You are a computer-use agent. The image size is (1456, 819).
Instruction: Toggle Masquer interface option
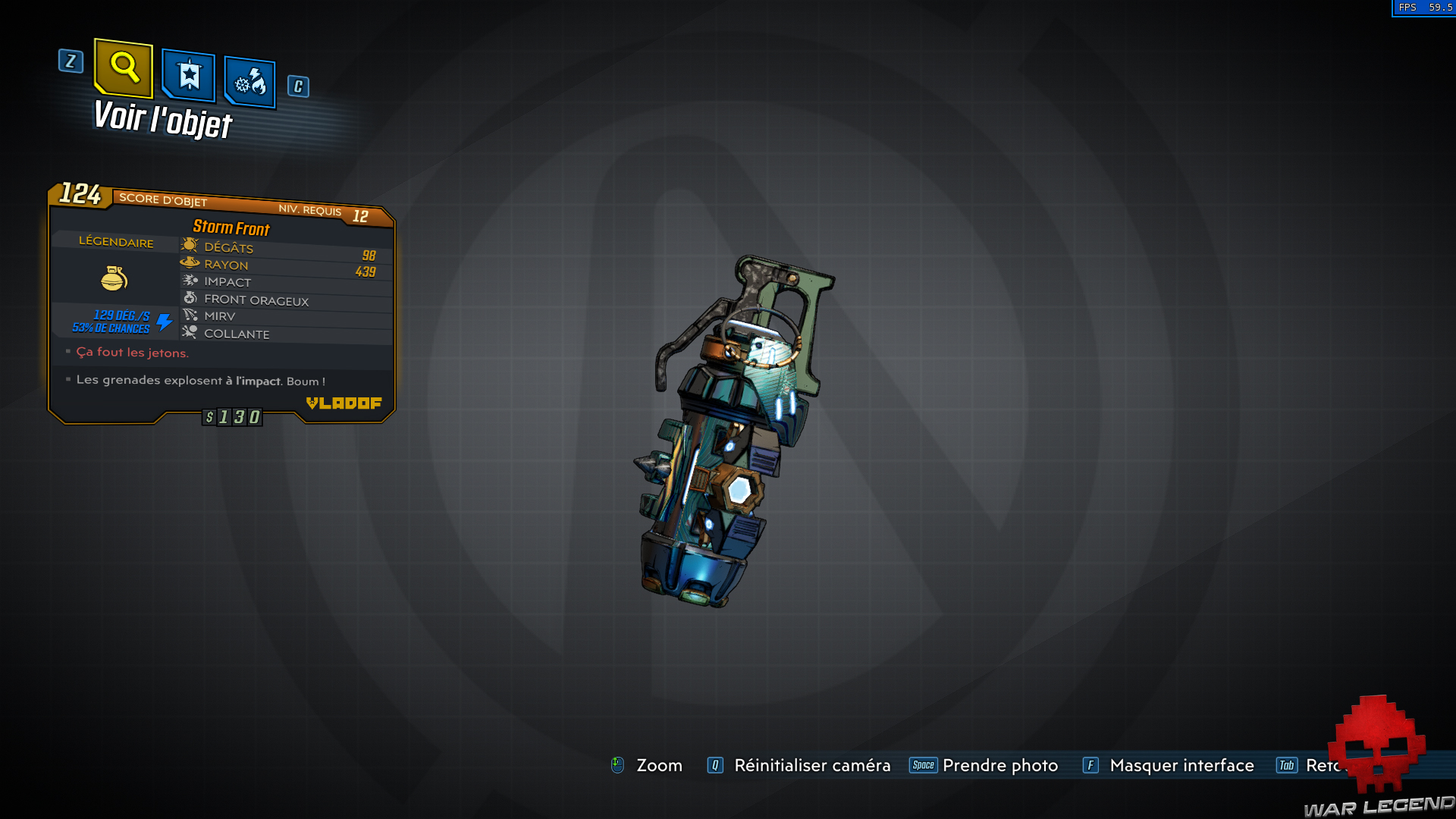pos(1181,765)
